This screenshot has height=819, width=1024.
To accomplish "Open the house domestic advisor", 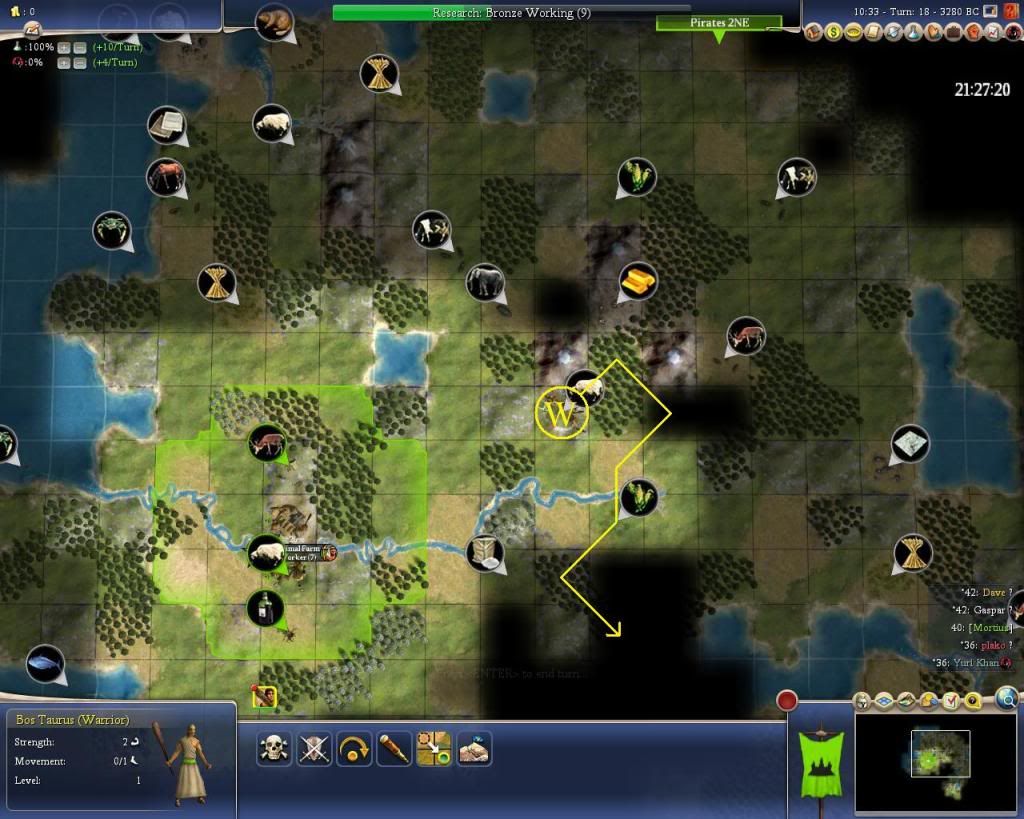I will (813, 33).
